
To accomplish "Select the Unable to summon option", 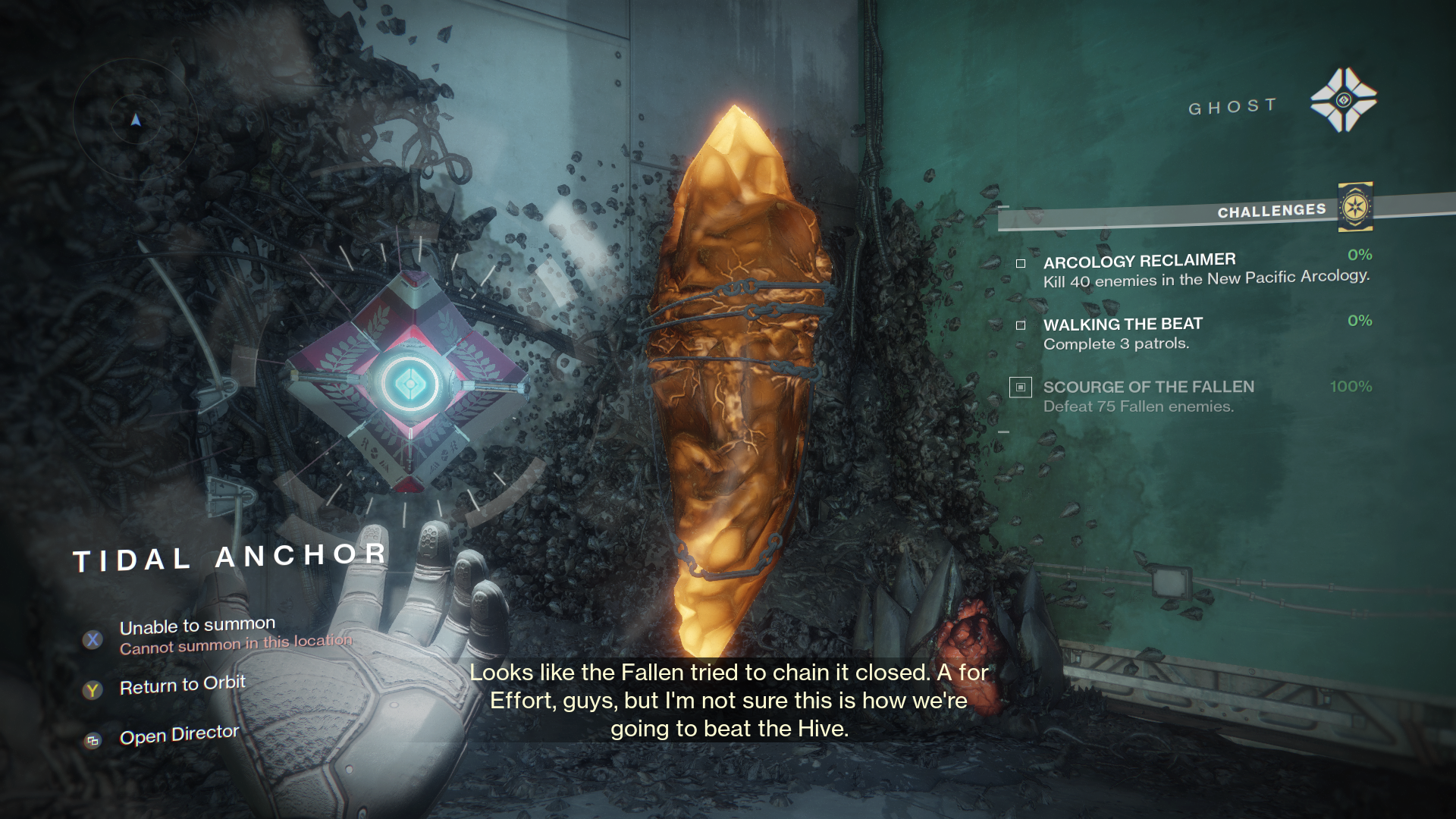I will coord(197,627).
